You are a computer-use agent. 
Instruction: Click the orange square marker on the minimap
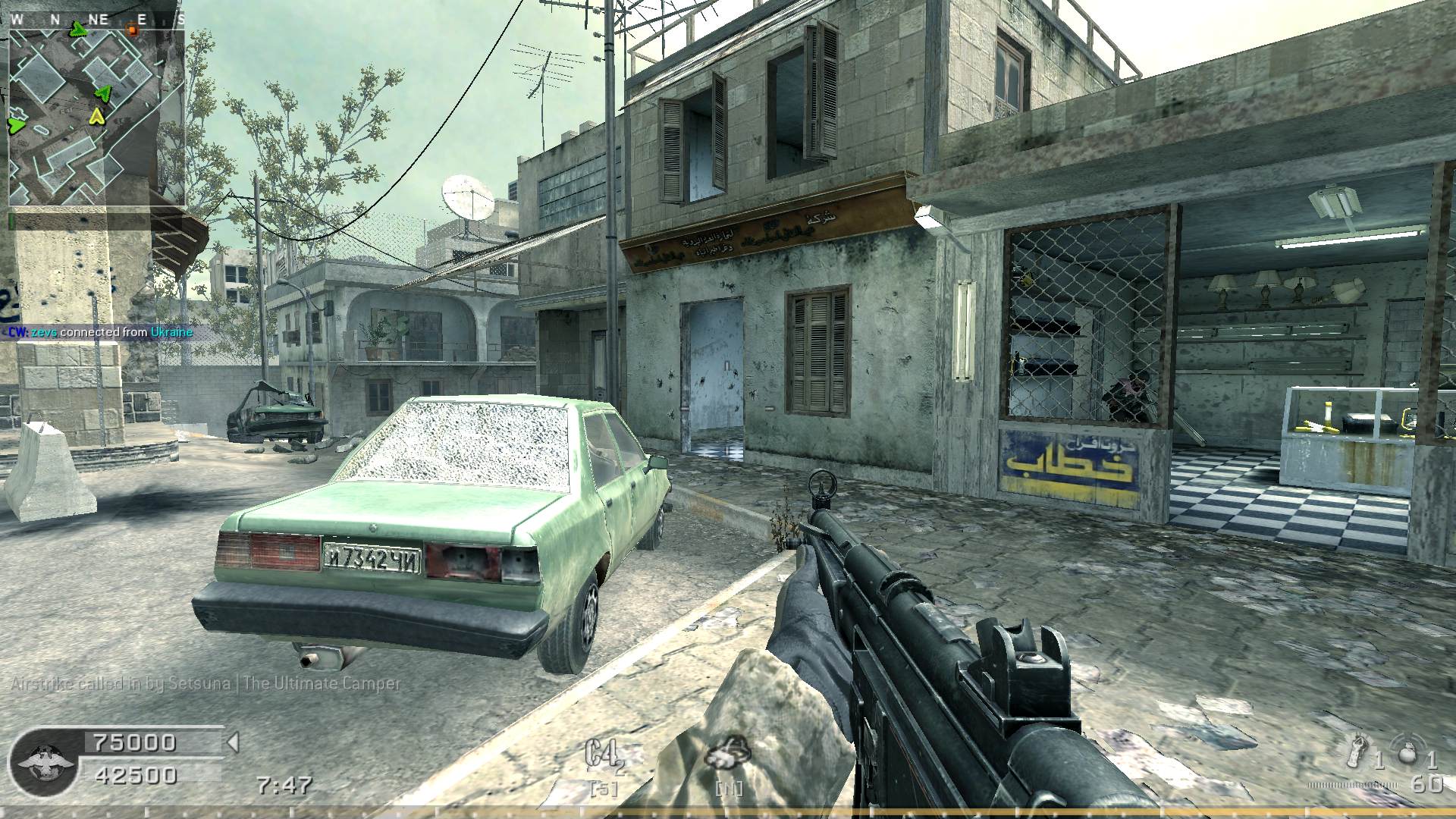point(133,31)
